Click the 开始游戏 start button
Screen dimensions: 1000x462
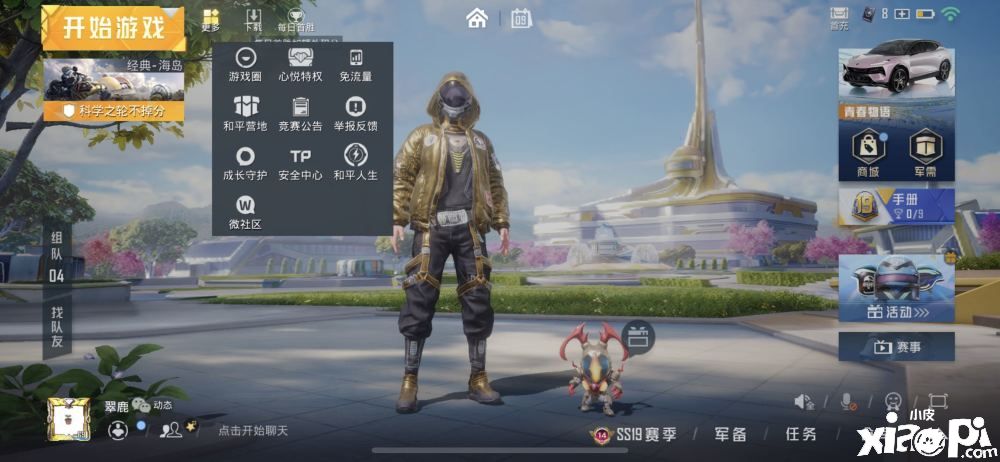tap(113, 27)
